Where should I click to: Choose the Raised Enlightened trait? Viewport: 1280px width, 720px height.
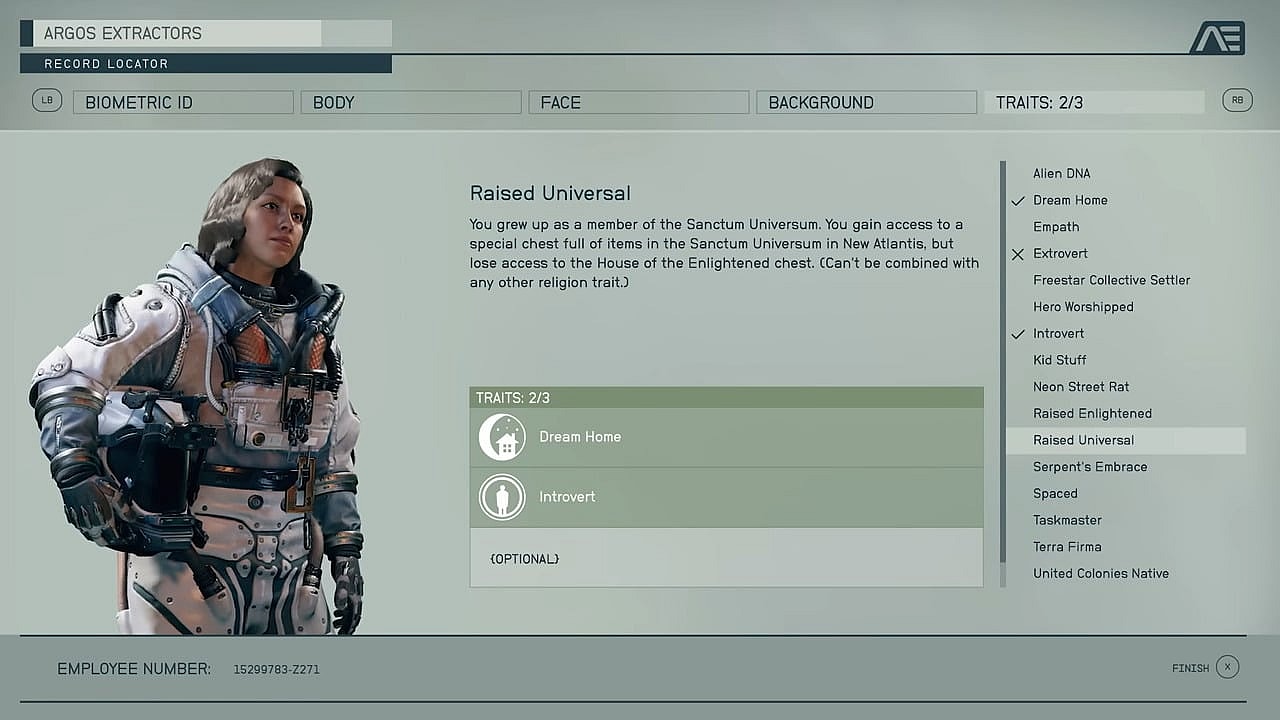click(x=1092, y=413)
